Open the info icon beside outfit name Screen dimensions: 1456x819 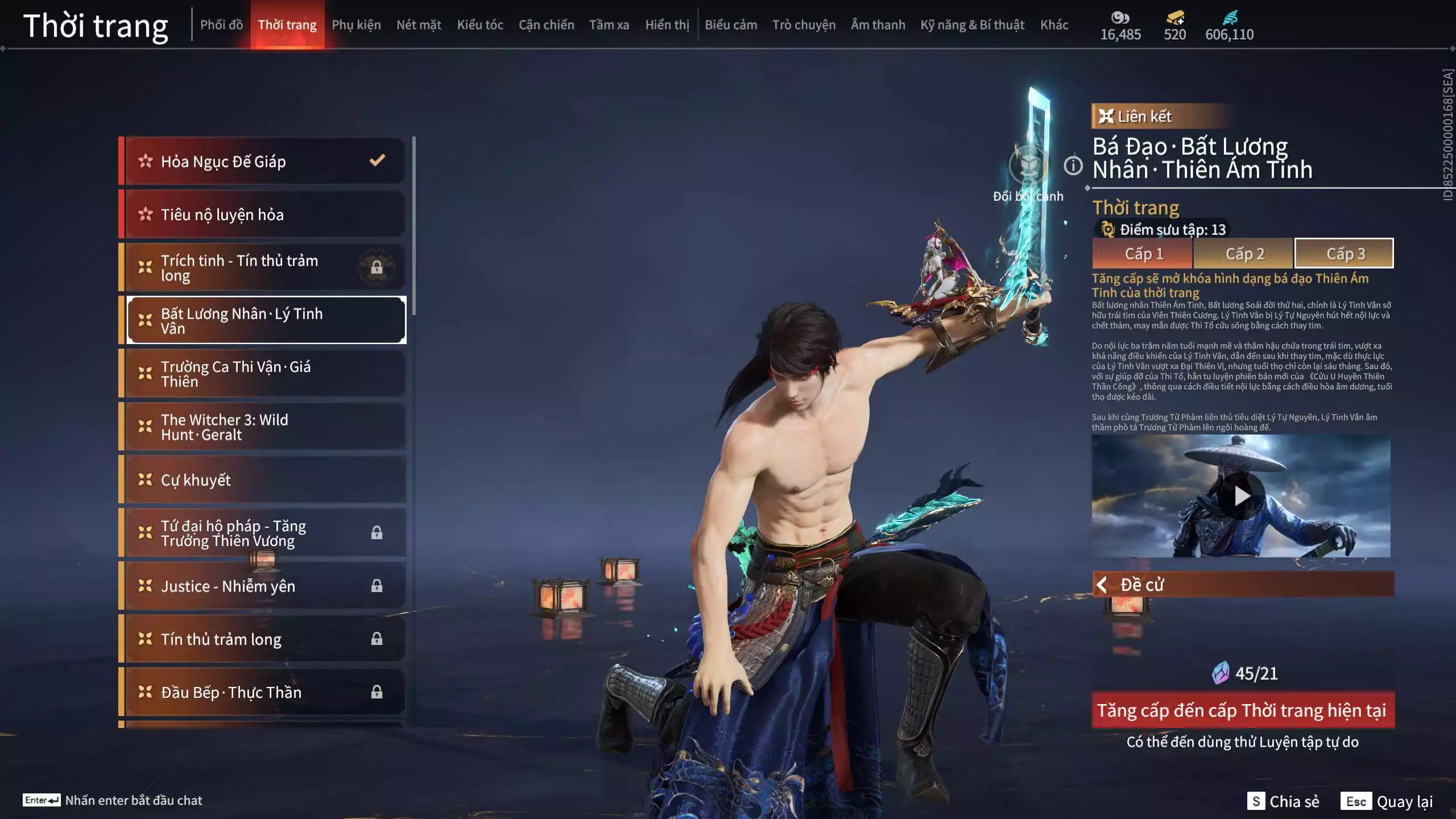(x=1073, y=166)
